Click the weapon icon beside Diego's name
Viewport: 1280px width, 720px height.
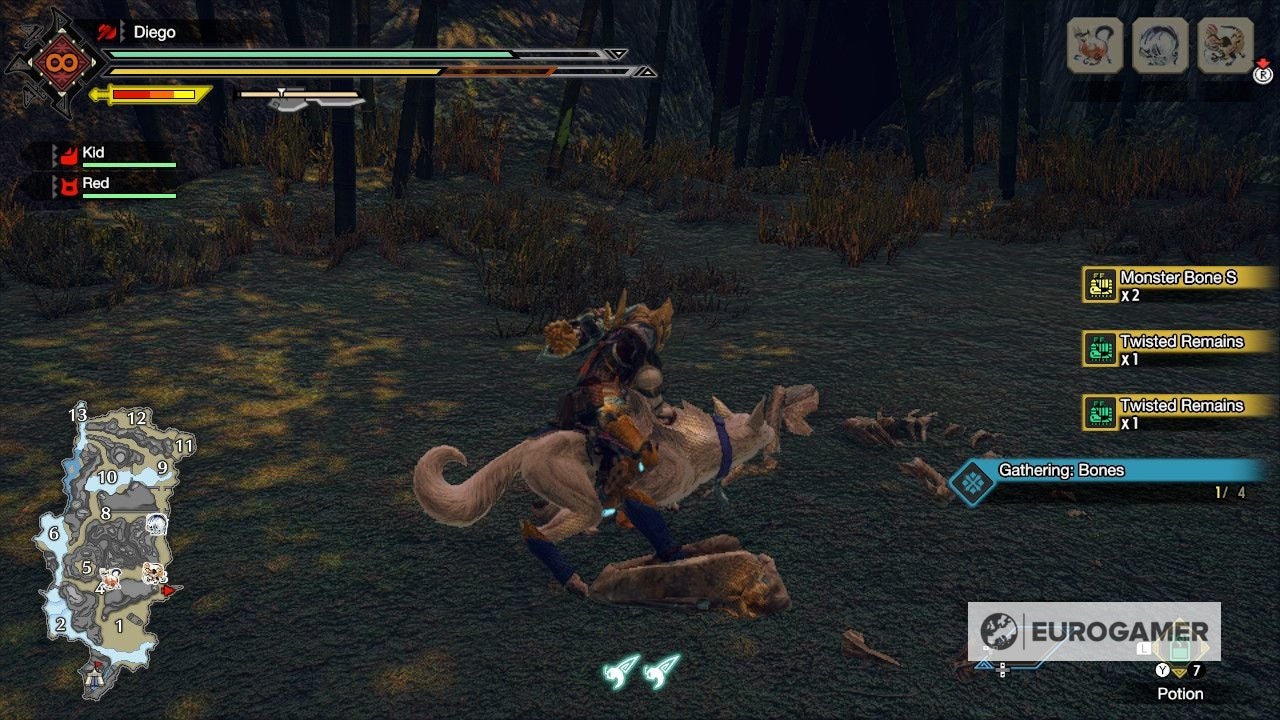pos(105,32)
